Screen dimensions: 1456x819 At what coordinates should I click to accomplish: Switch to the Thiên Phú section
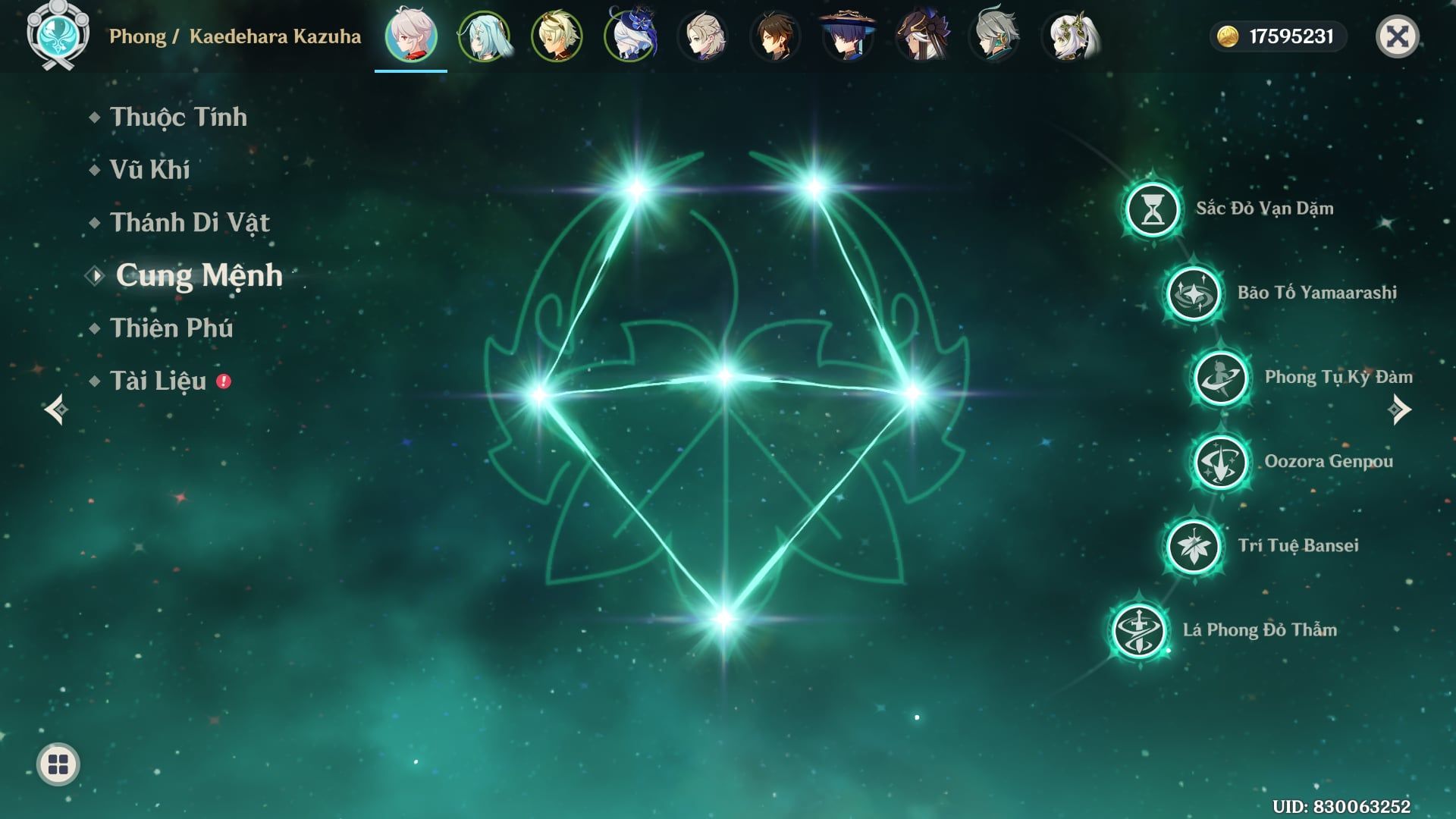tap(171, 328)
